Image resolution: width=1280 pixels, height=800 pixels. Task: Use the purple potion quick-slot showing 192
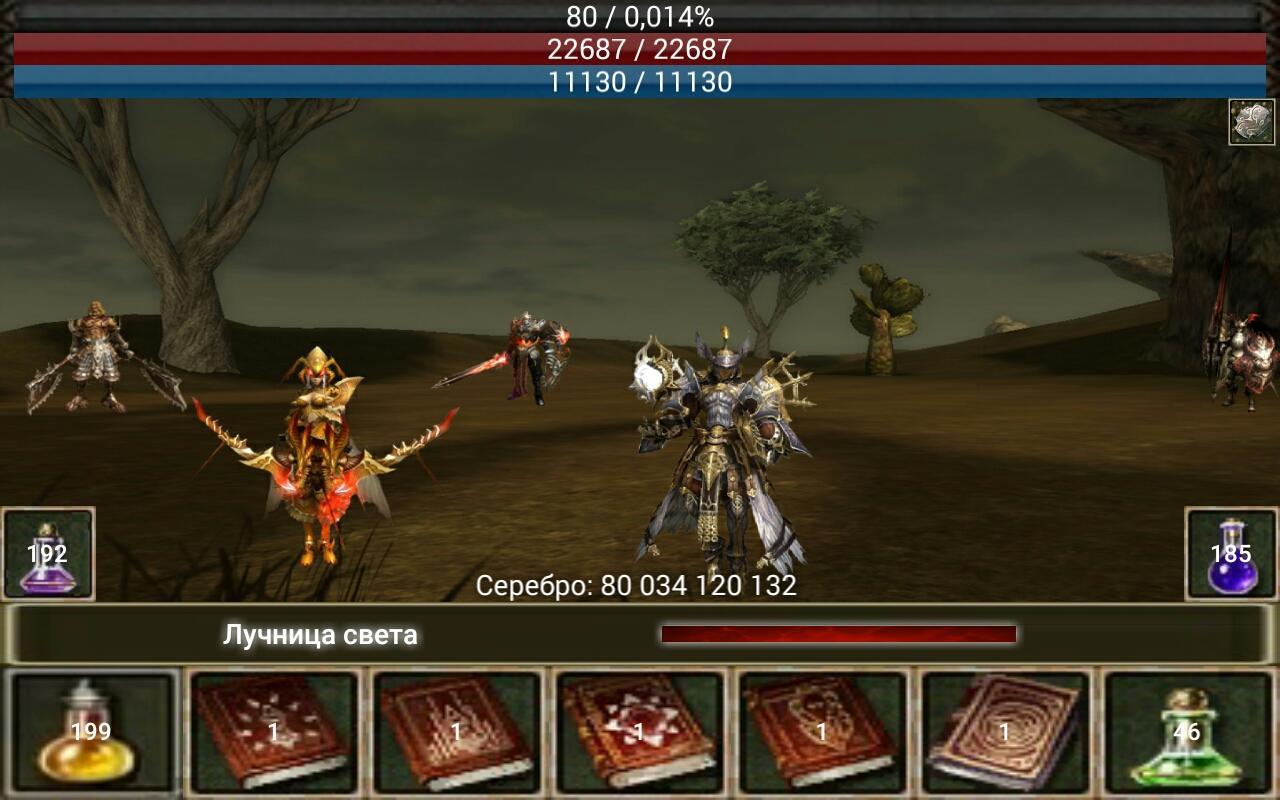(50, 550)
